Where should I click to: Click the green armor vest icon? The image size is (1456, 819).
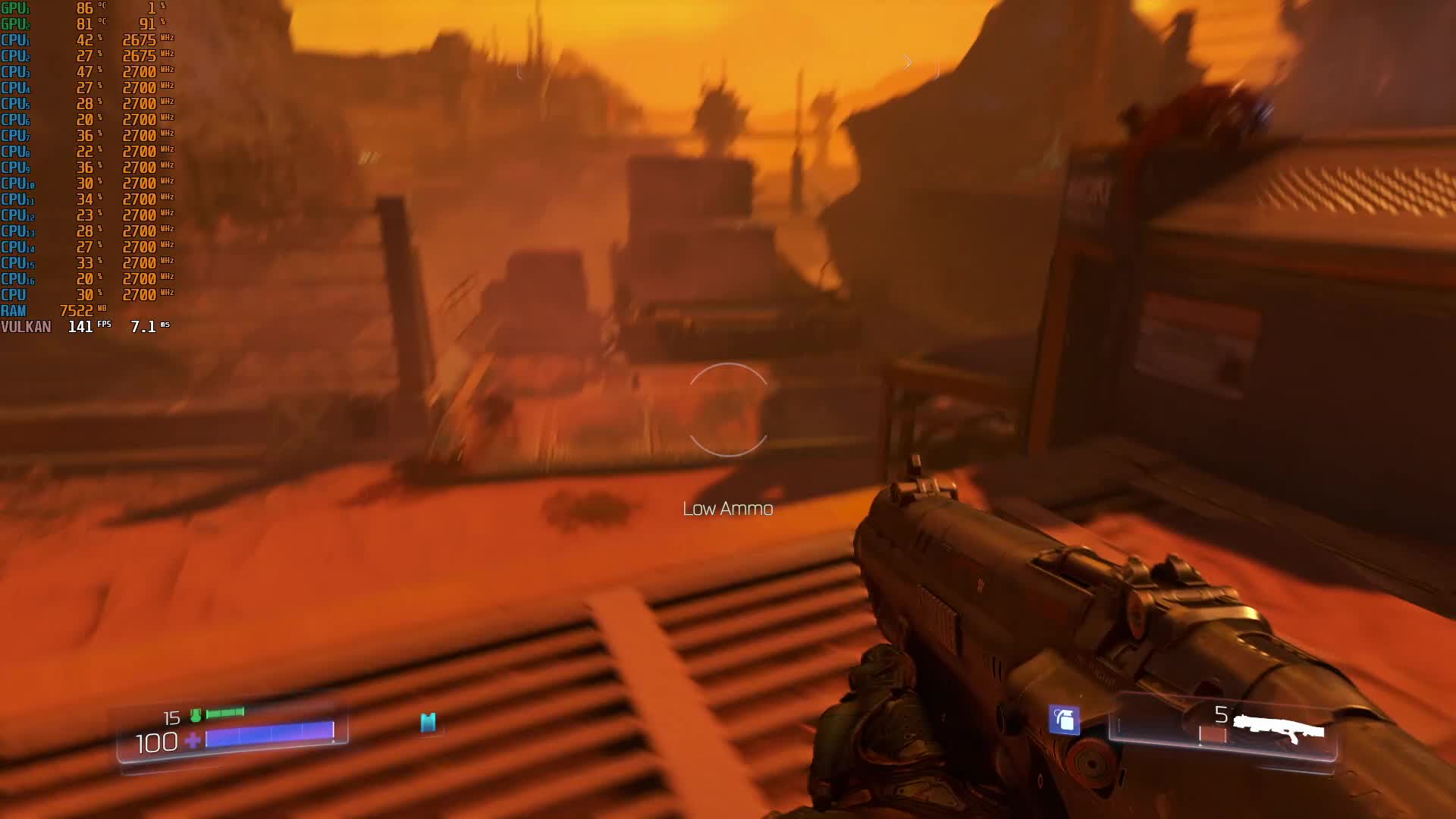[x=196, y=715]
